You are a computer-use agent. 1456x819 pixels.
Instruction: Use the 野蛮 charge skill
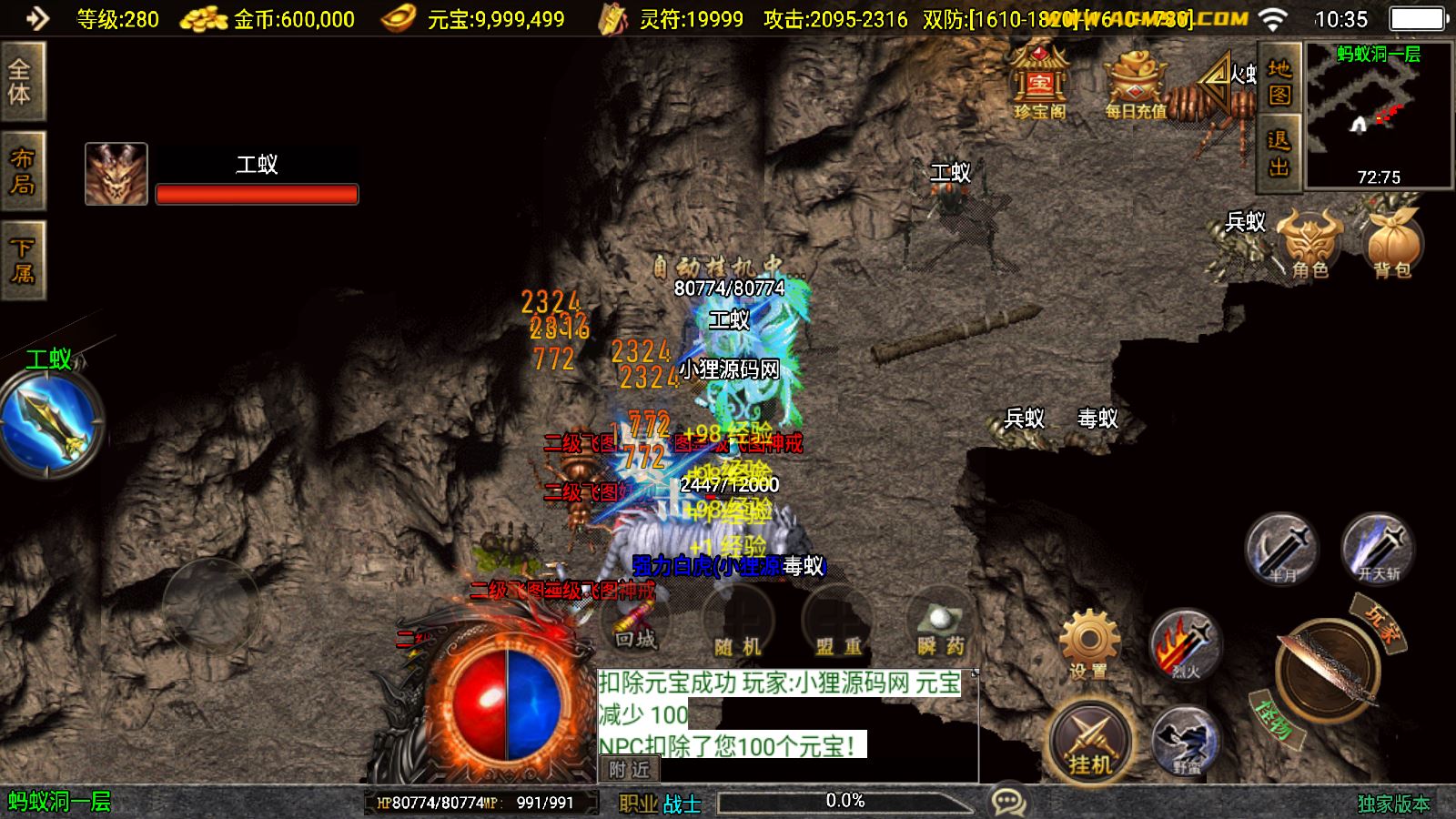[x=1186, y=741]
